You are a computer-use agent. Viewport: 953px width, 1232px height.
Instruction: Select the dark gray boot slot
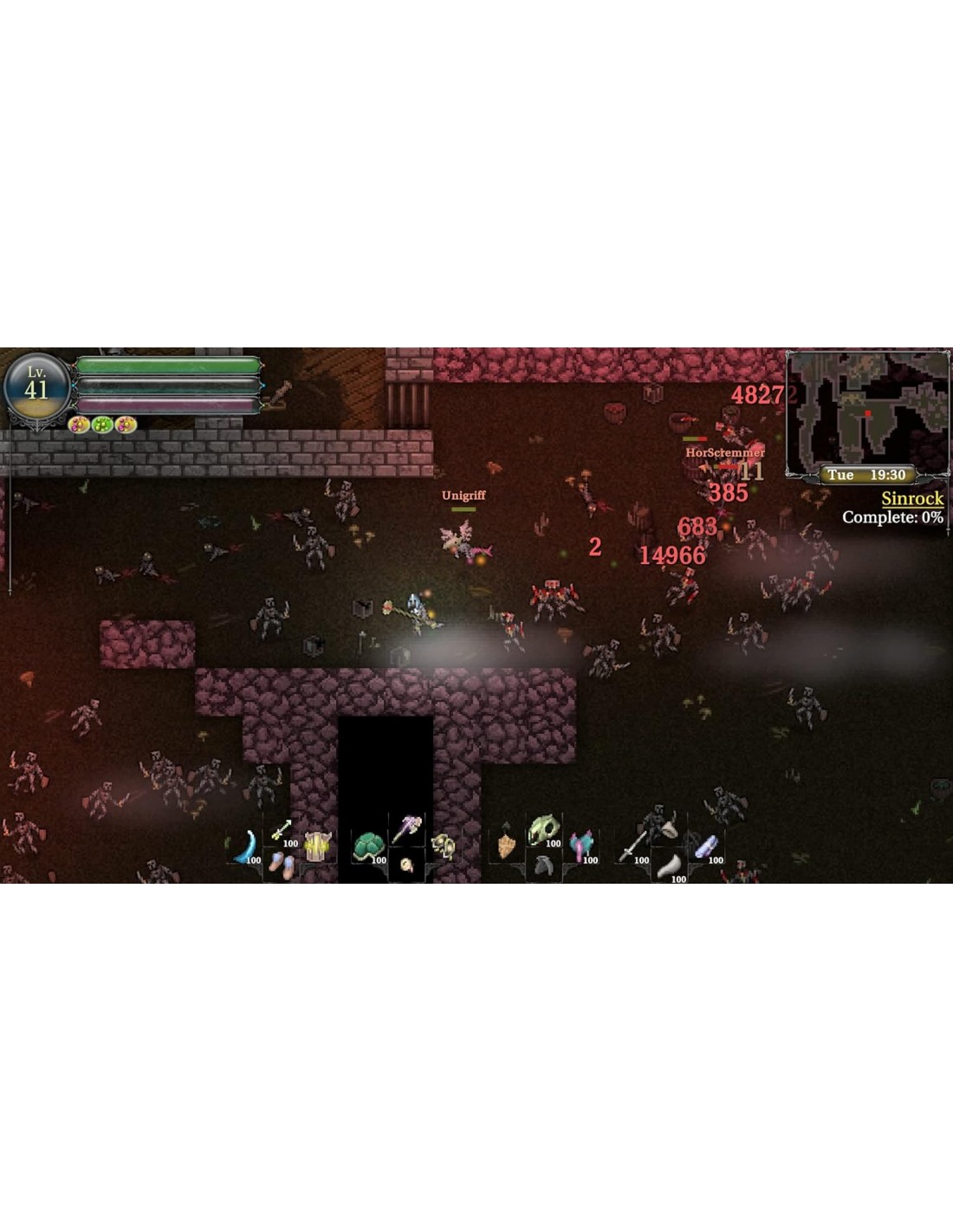coord(543,865)
